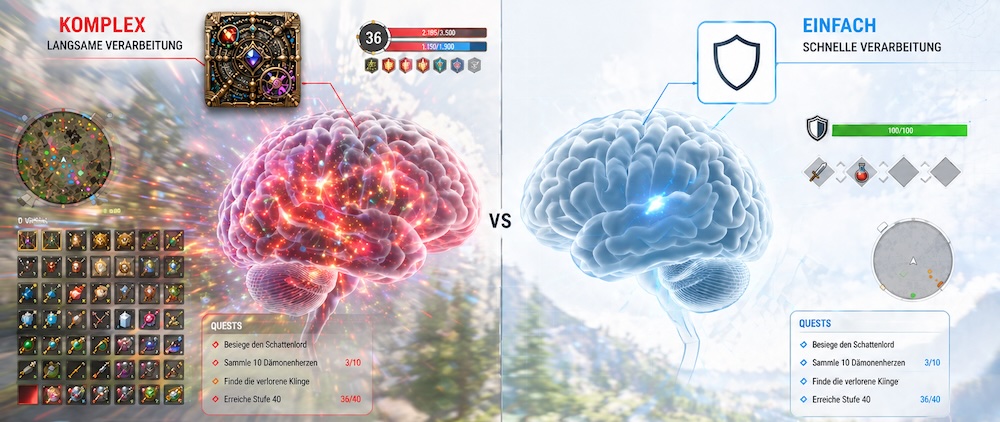Image resolution: width=1000 pixels, height=422 pixels.
Task: Use the red potion hotbar slot
Action: pyautogui.click(x=861, y=172)
